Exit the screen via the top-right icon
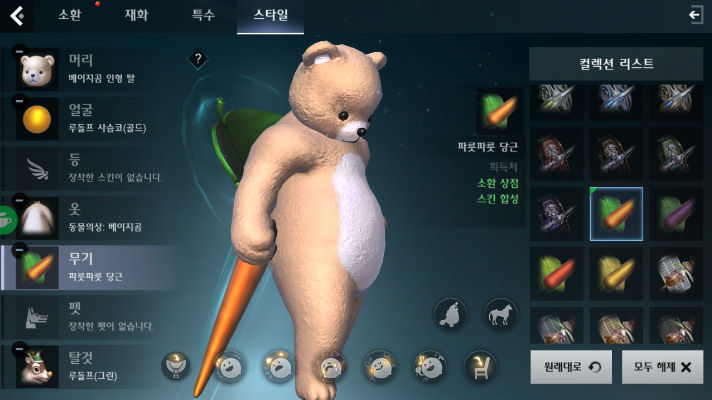 [x=696, y=14]
